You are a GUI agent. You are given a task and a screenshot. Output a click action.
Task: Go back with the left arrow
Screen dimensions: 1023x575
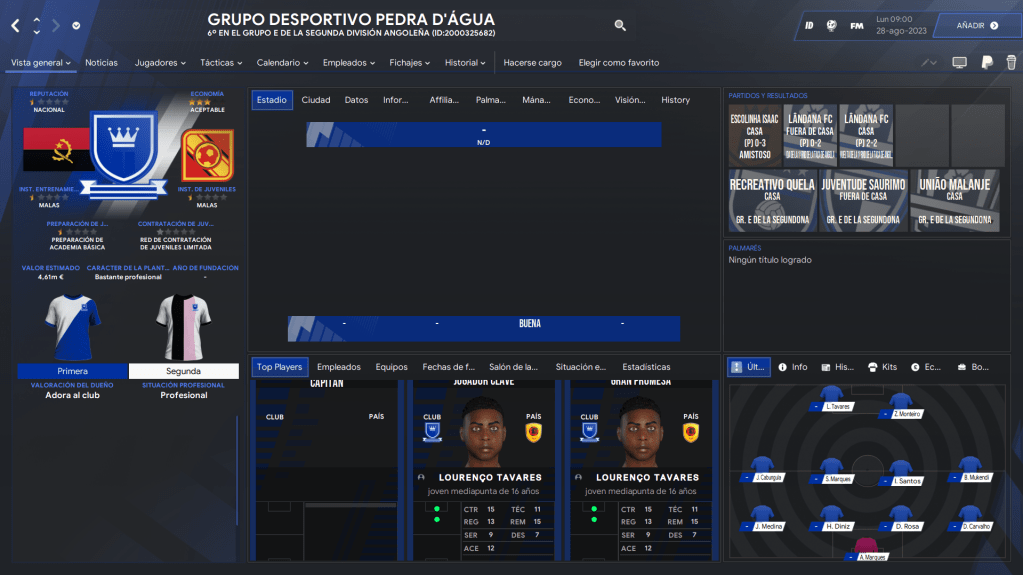click(15, 25)
